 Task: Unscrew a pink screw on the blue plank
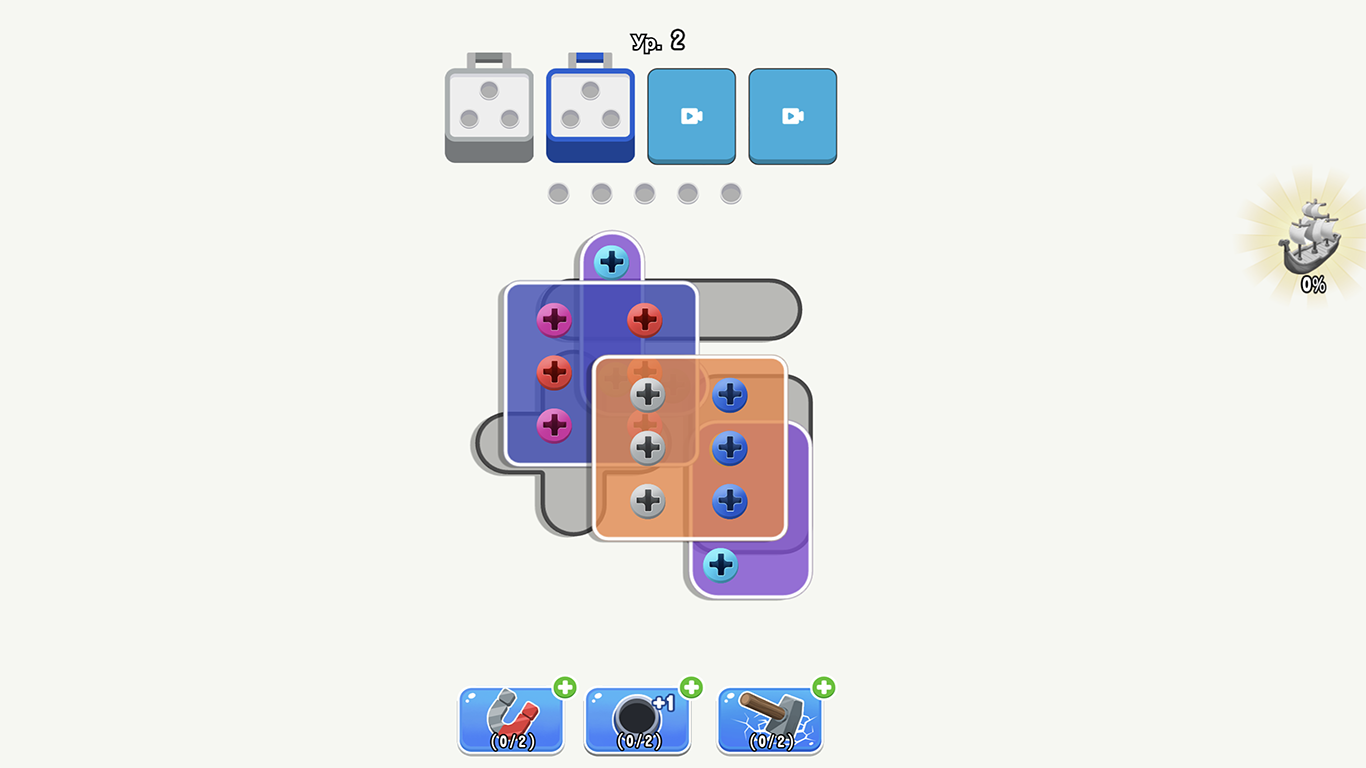click(553, 320)
